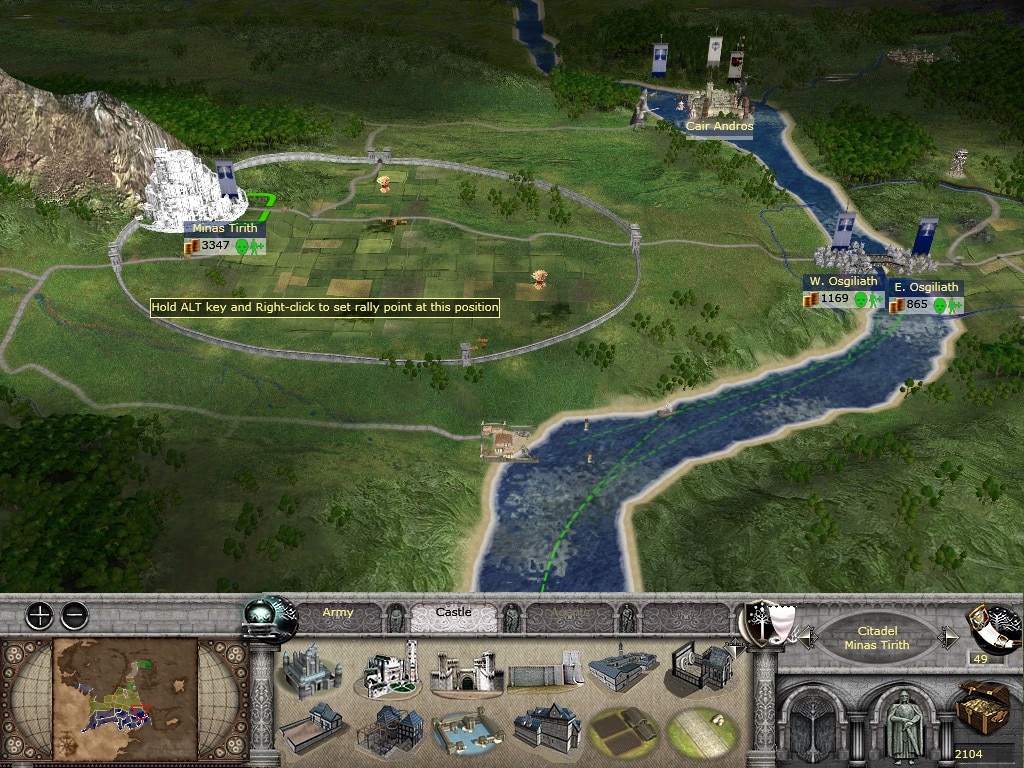Zoom out the minimap with minus button
Screen dimensions: 1024x768
74,615
